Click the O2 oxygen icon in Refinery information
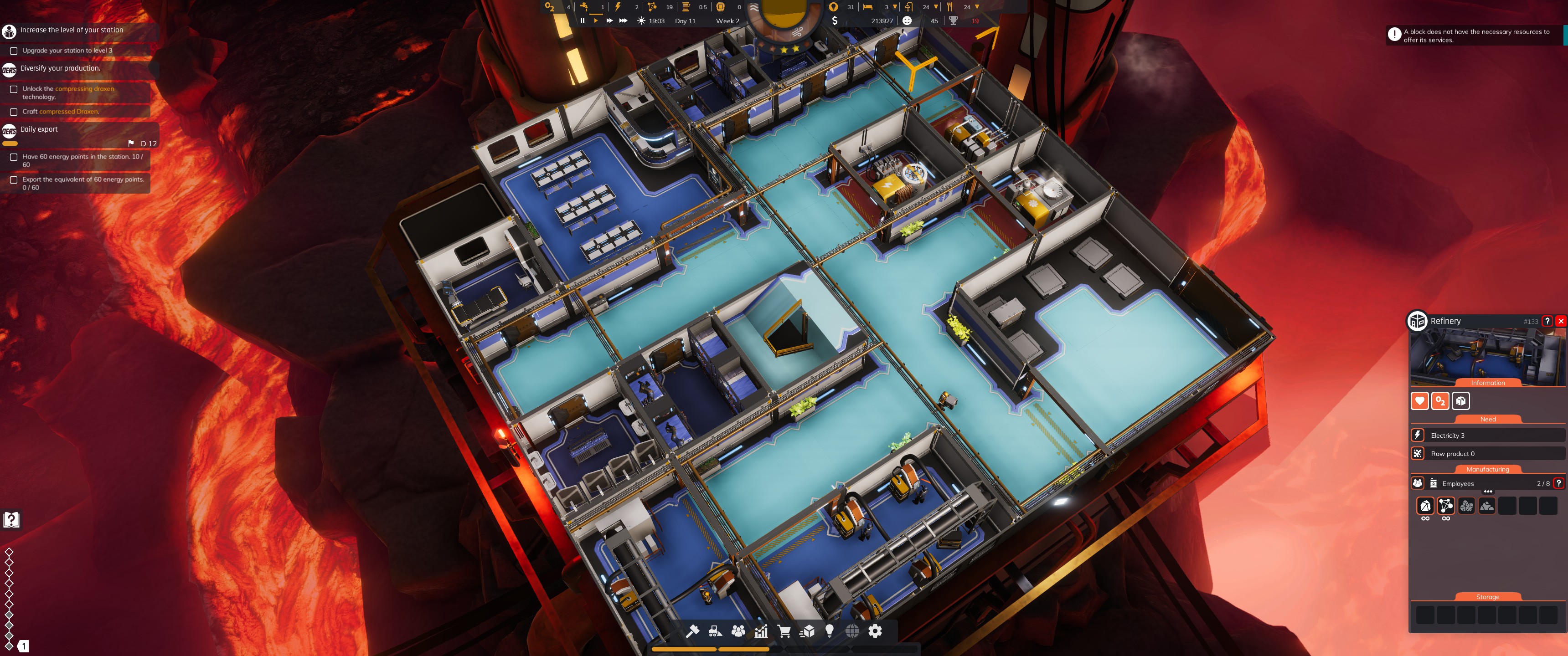 (x=1440, y=401)
